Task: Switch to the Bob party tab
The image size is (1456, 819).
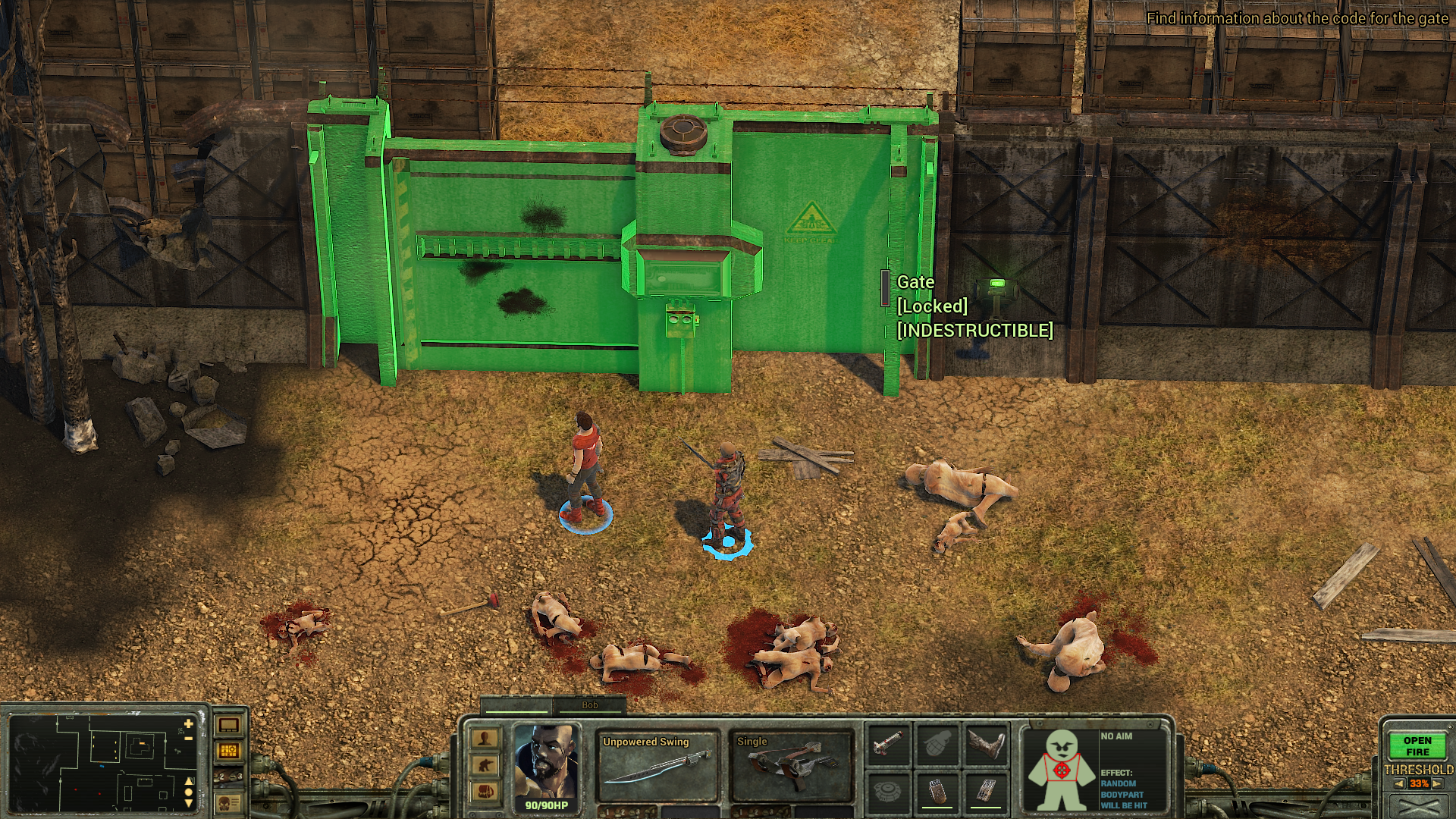Action: [x=589, y=705]
